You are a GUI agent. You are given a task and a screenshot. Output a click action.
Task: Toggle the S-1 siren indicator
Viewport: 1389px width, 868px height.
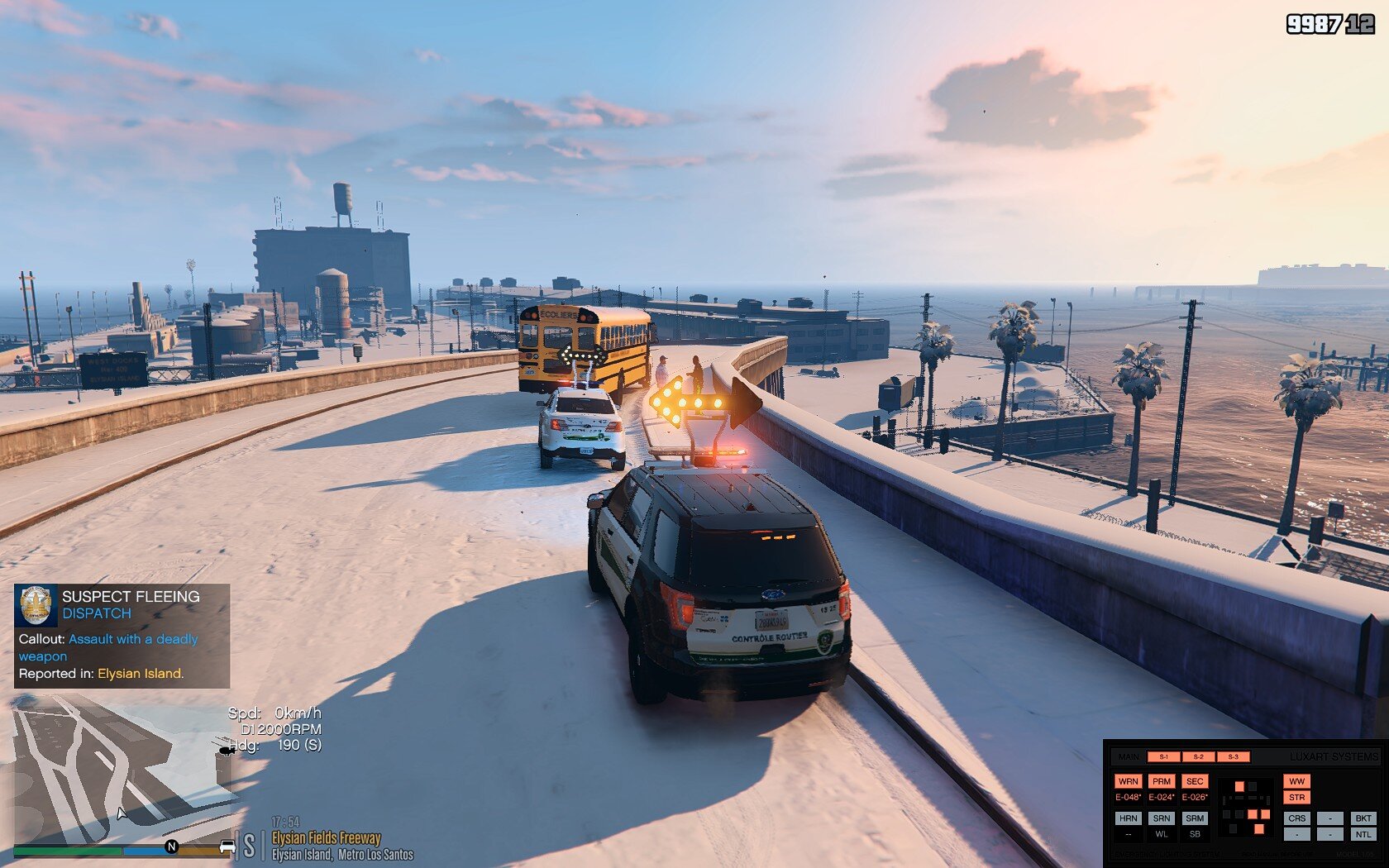pos(1163,756)
